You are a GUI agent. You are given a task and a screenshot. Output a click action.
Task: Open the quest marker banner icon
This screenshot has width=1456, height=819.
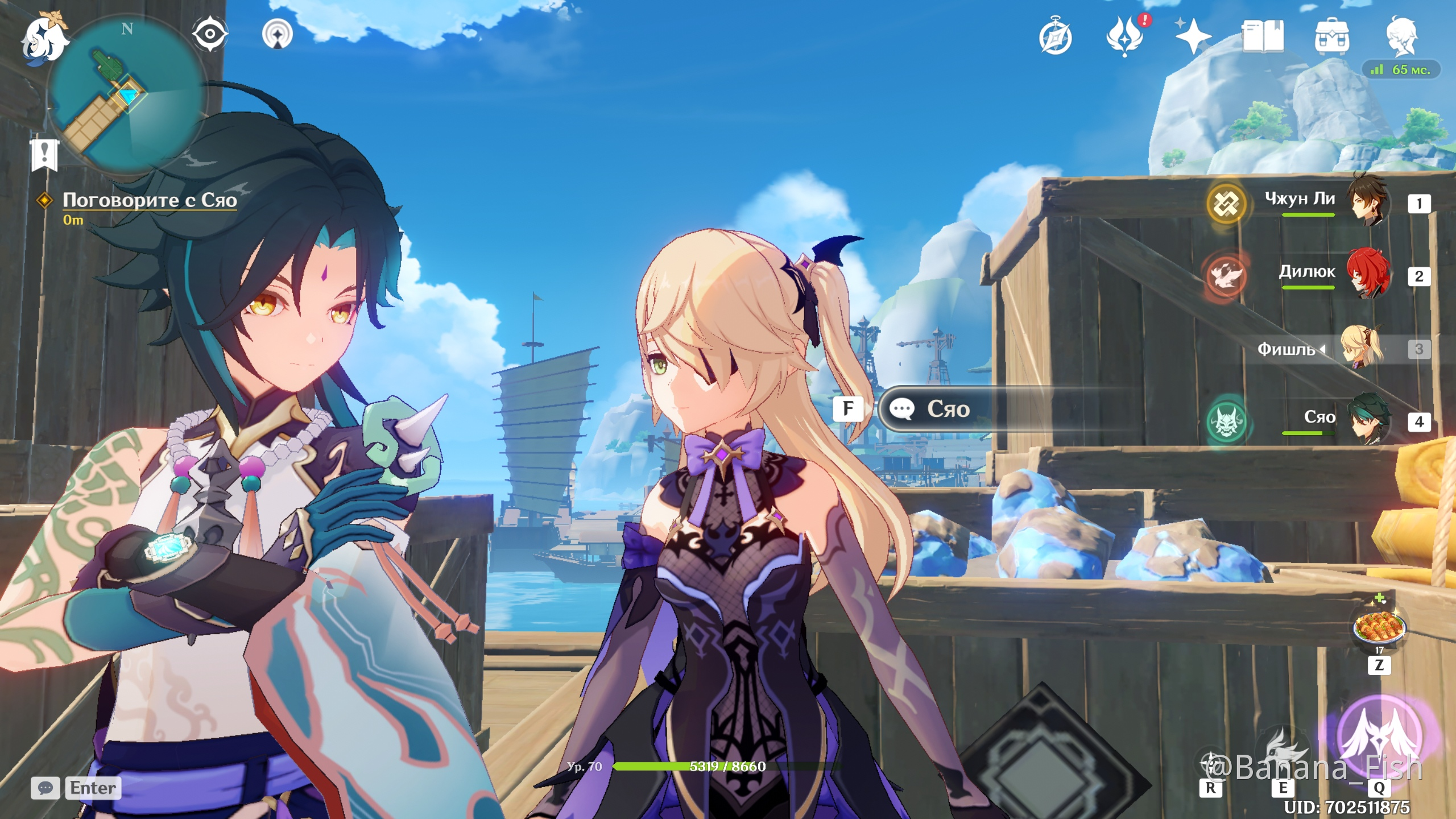click(44, 155)
